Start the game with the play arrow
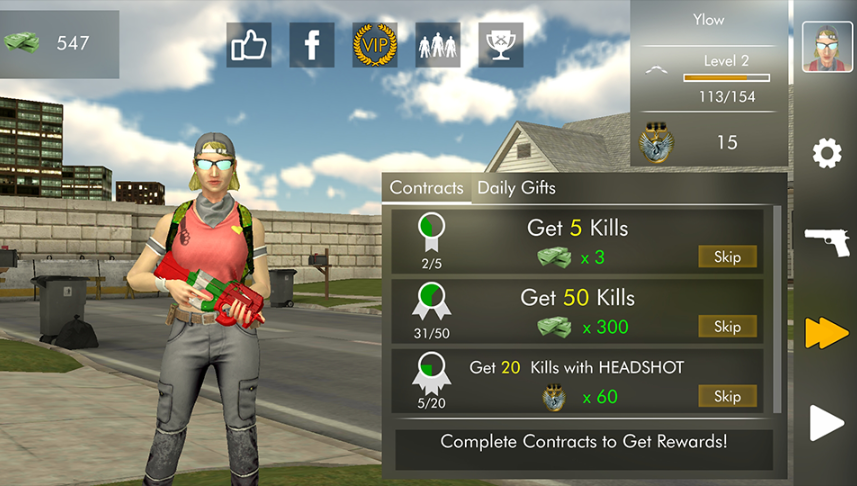 (827, 423)
